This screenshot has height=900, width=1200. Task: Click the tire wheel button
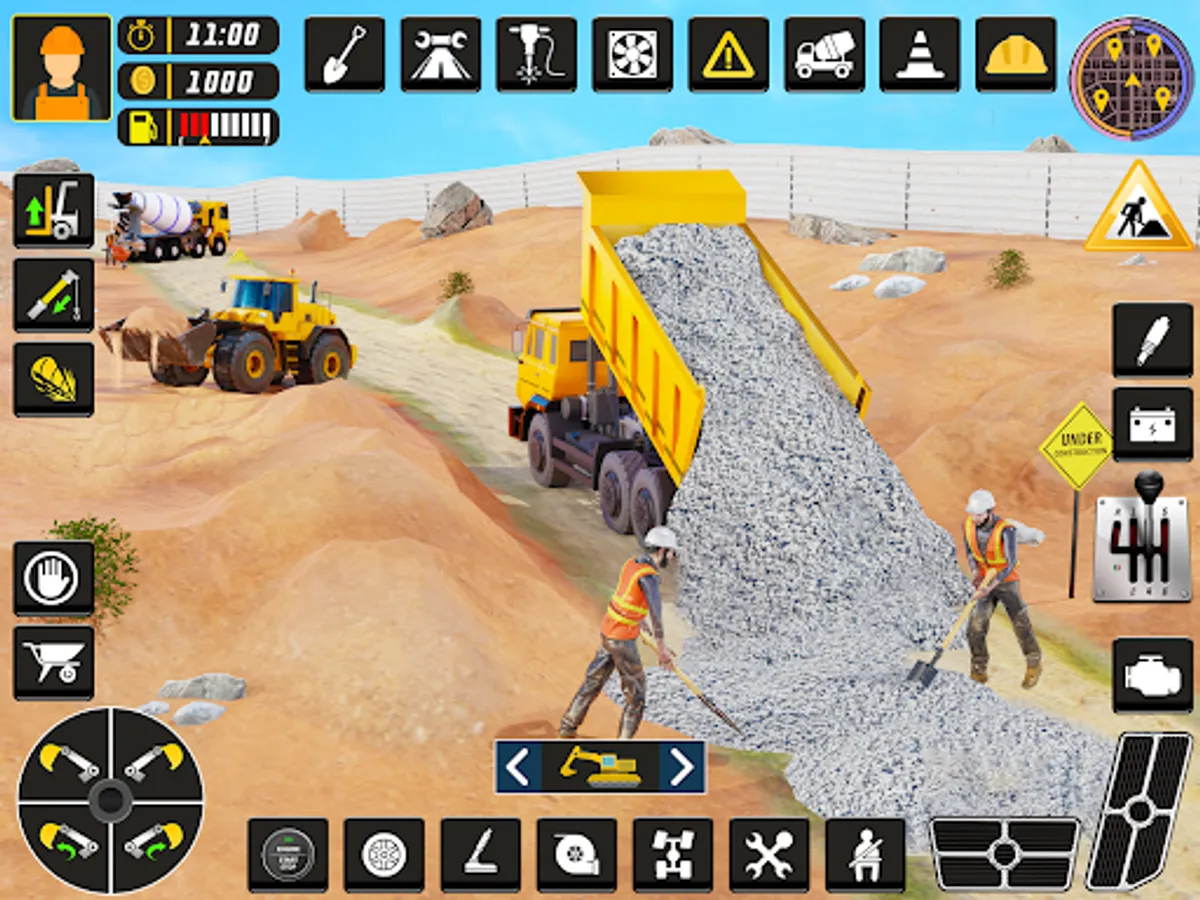coord(384,855)
